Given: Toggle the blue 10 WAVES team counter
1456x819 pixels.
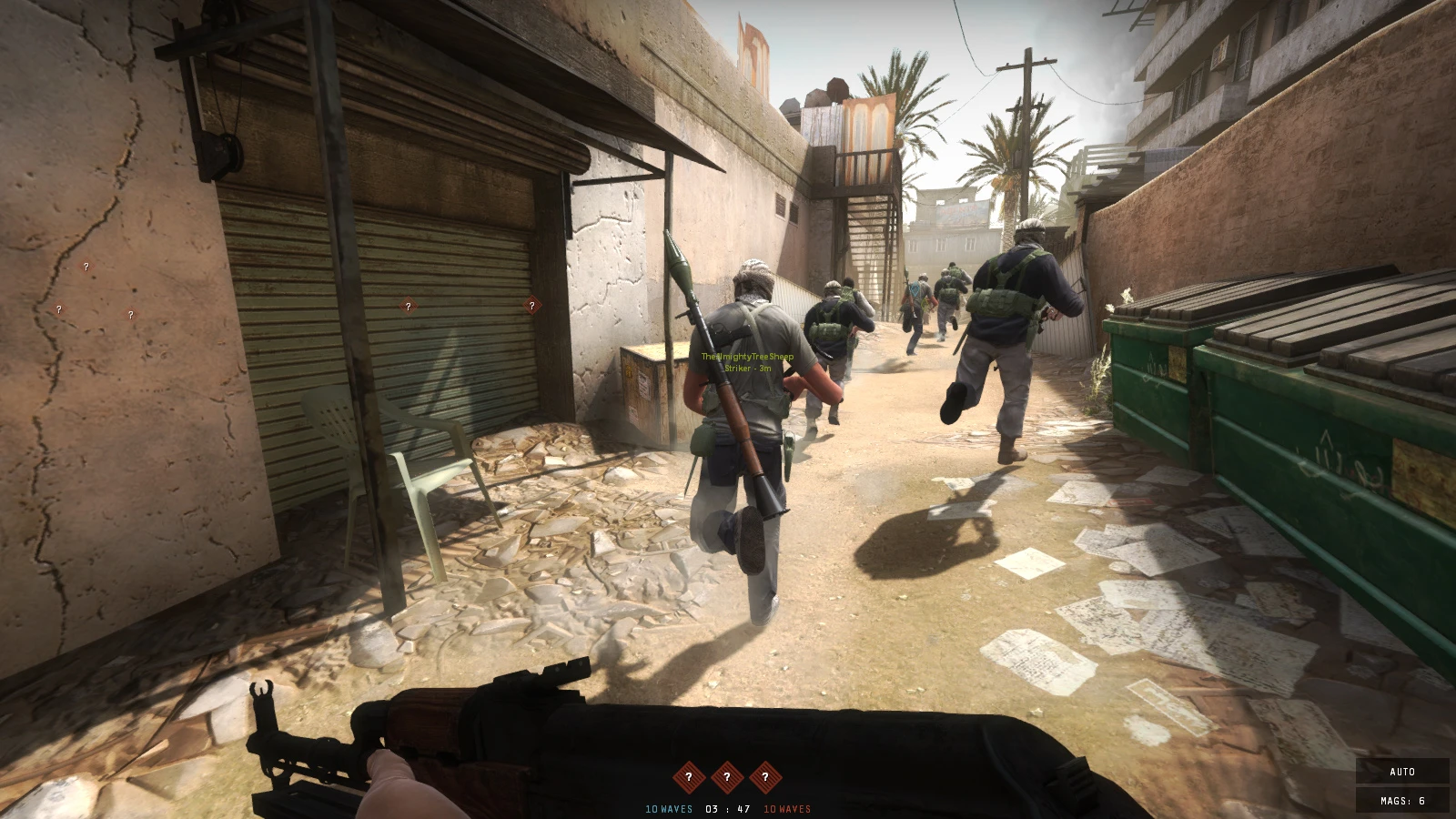Looking at the screenshot, I should (x=667, y=806).
